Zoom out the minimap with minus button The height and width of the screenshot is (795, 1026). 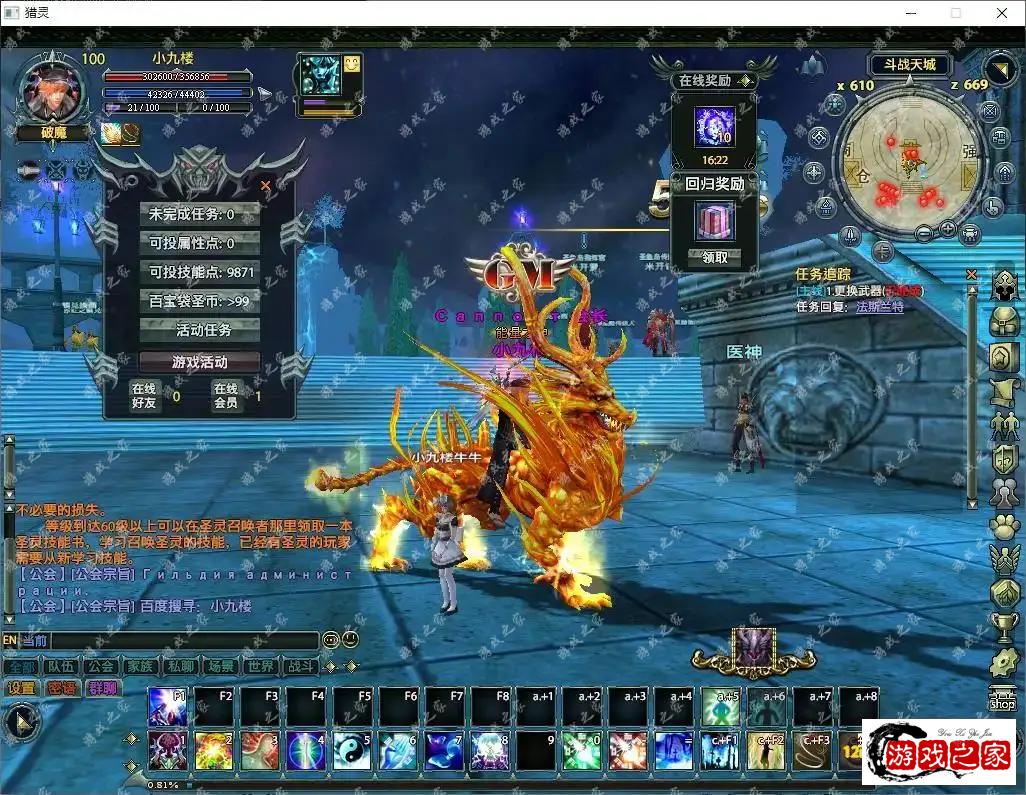point(922,233)
